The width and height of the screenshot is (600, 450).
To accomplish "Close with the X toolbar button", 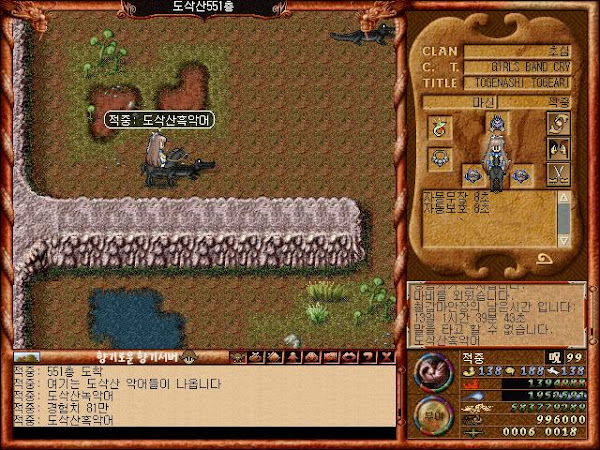I will [x=389, y=355].
